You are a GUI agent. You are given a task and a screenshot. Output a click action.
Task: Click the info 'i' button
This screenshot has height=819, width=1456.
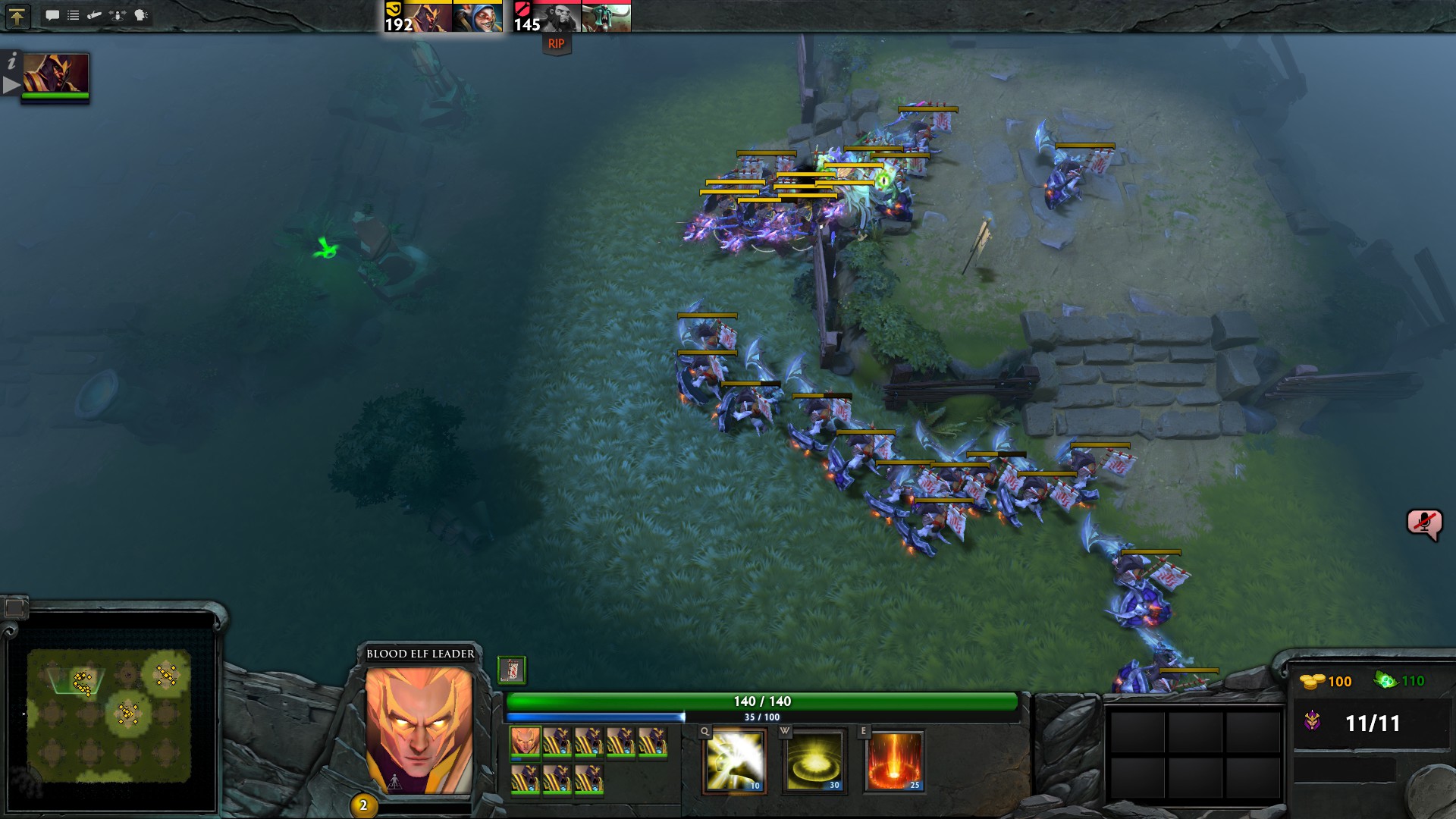12,62
